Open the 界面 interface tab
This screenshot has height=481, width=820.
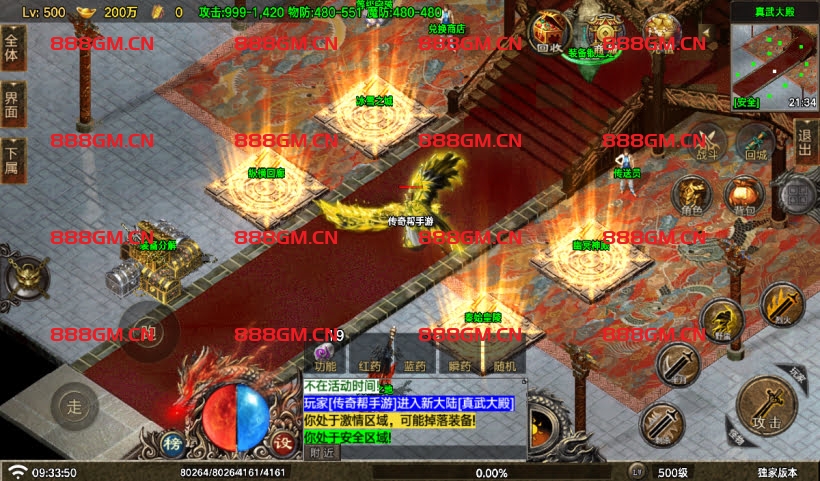12,101
